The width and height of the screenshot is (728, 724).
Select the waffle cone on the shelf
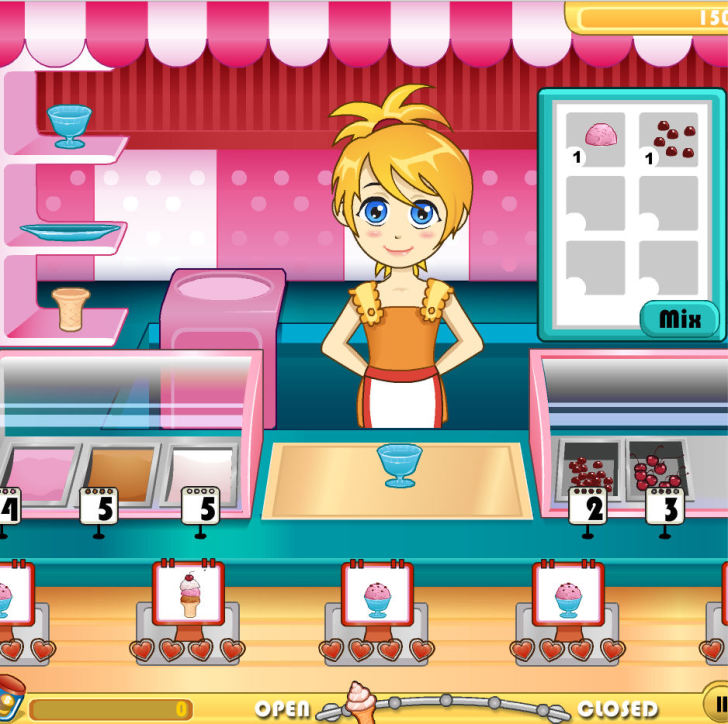pos(71,308)
